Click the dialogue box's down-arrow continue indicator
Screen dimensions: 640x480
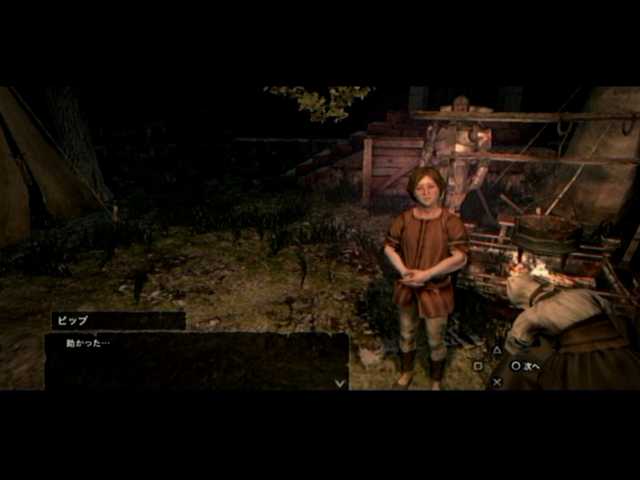click(340, 382)
